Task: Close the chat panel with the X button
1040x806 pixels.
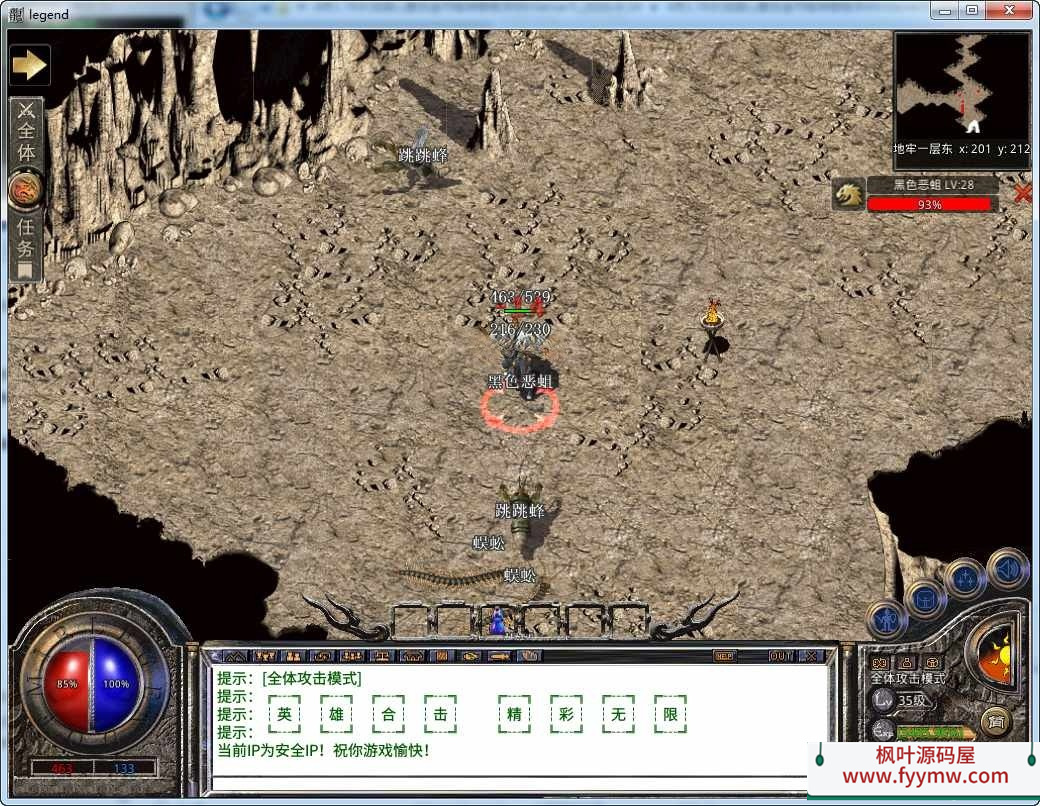Action: click(x=810, y=656)
